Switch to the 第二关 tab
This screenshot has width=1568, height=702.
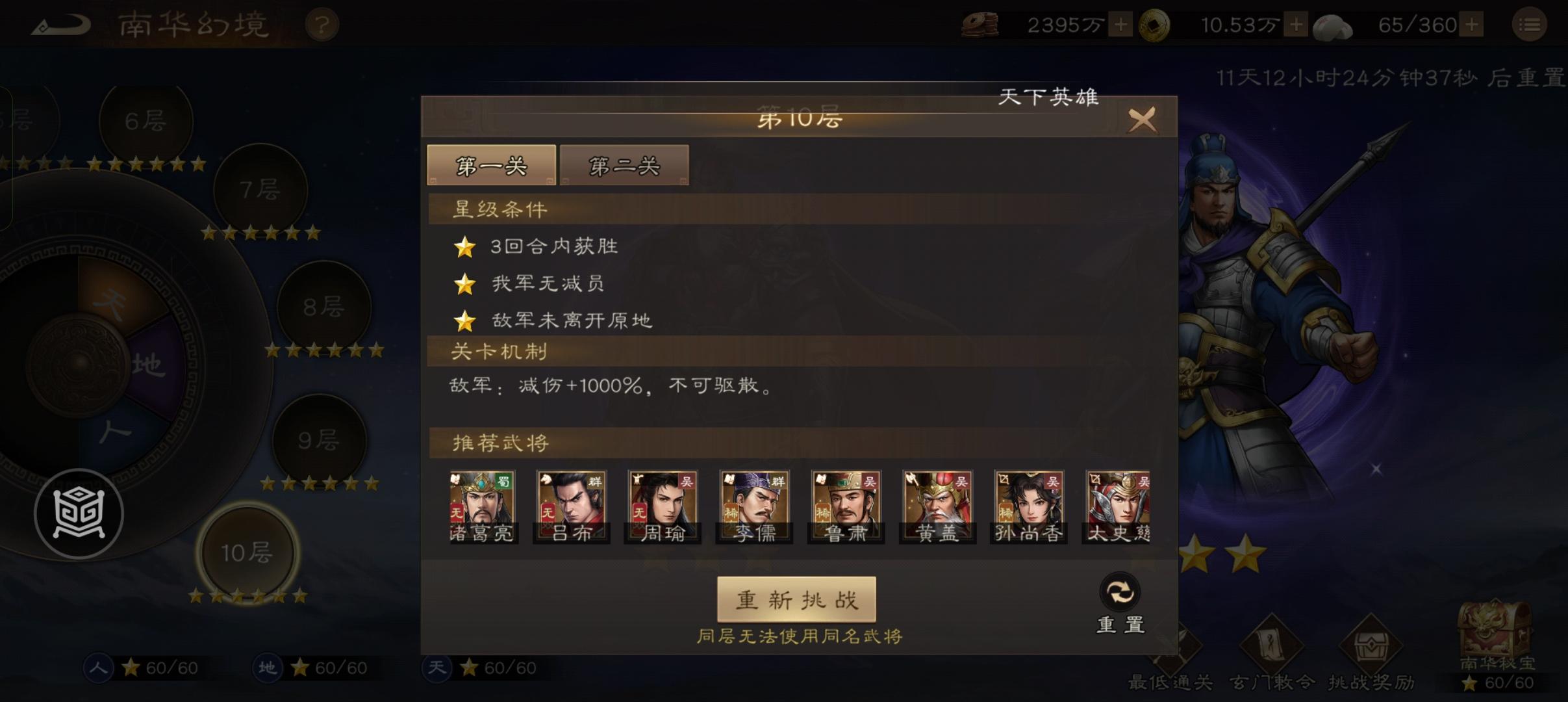point(624,166)
